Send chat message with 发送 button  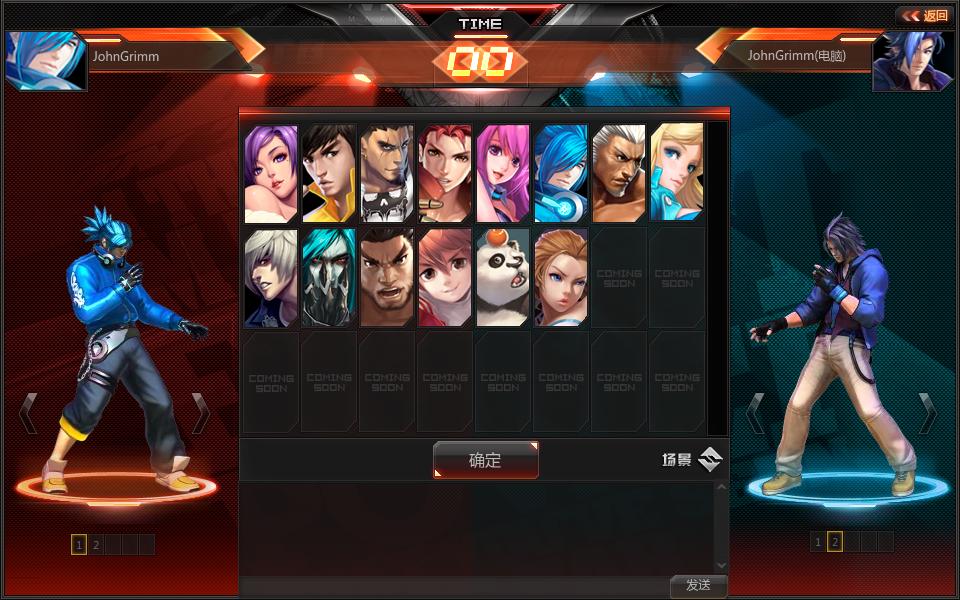tap(698, 586)
